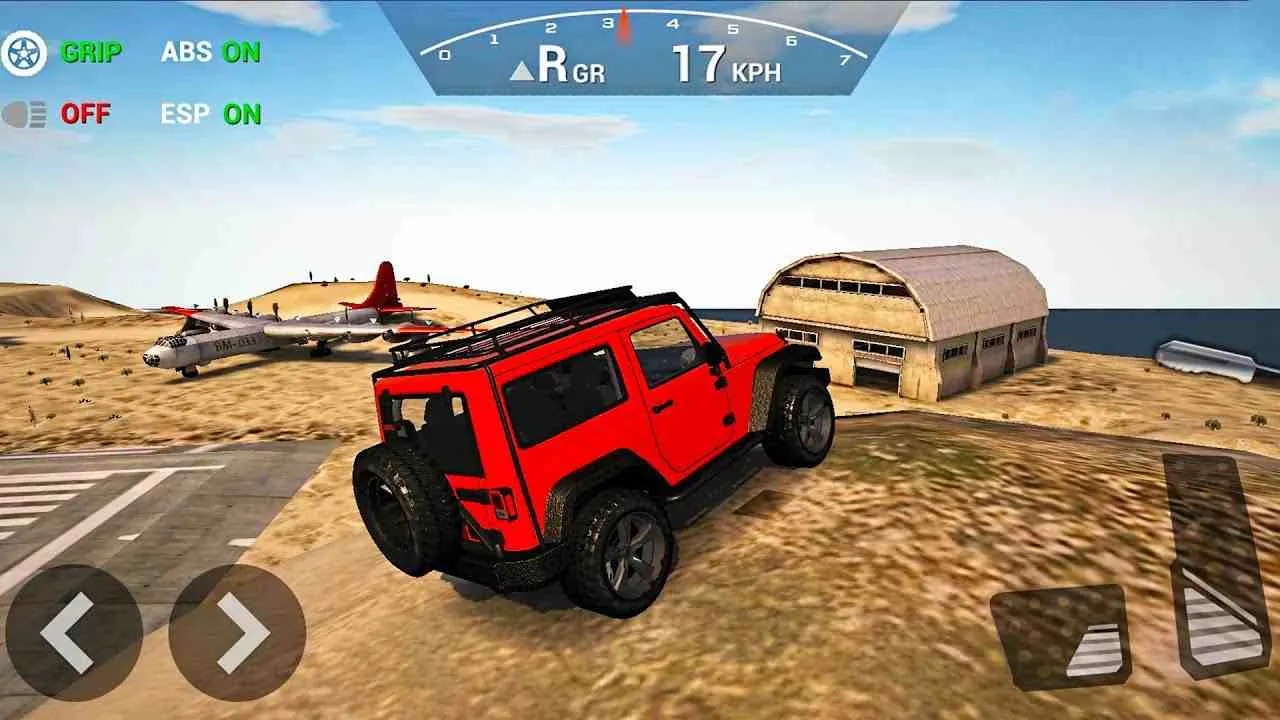Tap the 17 KPH speed display
Image resolution: width=1280 pixels, height=720 pixels.
[x=718, y=65]
